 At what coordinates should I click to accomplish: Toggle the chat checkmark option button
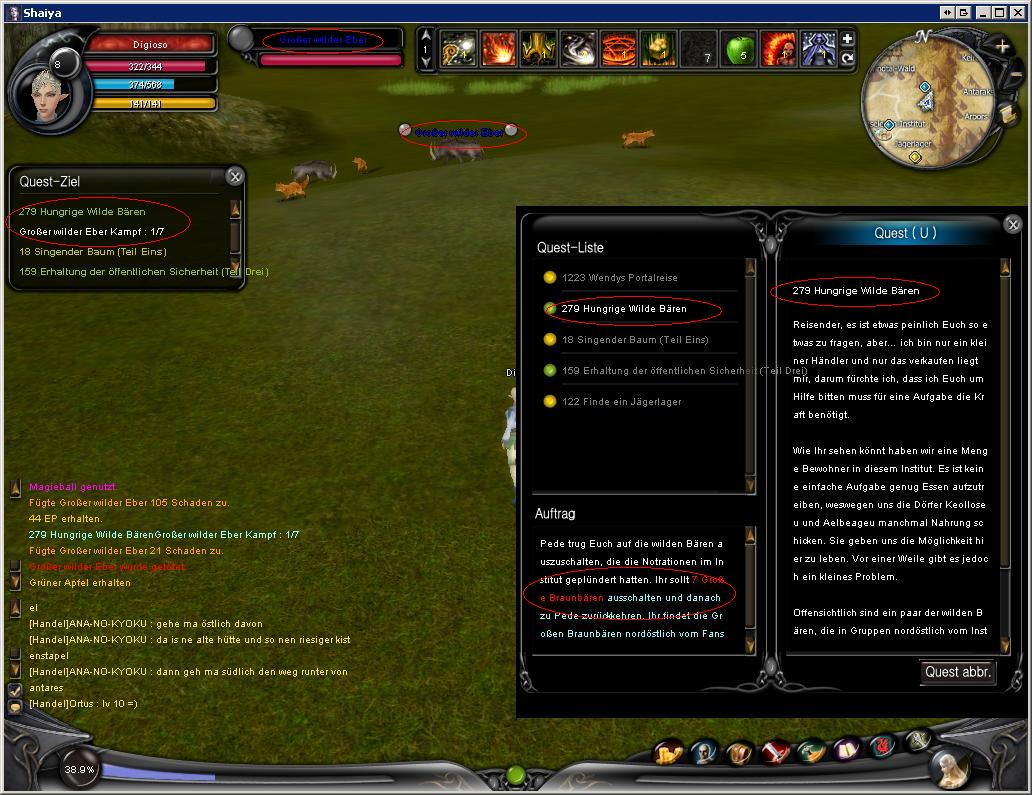(x=15, y=690)
